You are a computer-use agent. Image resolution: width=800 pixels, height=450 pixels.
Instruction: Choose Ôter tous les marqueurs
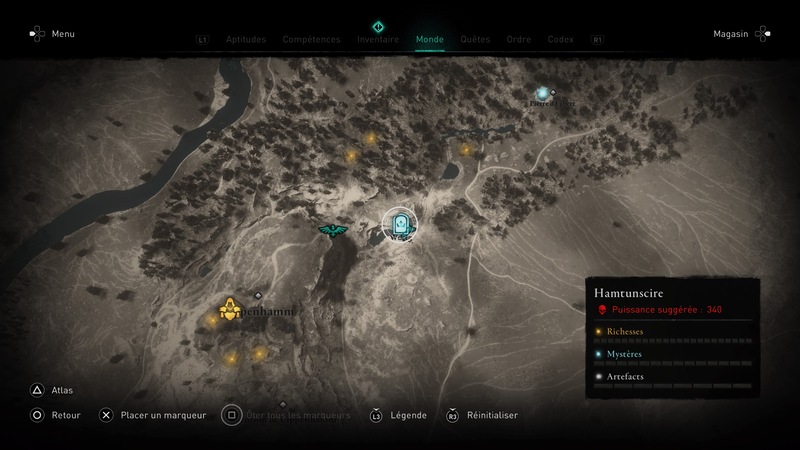coord(297,415)
